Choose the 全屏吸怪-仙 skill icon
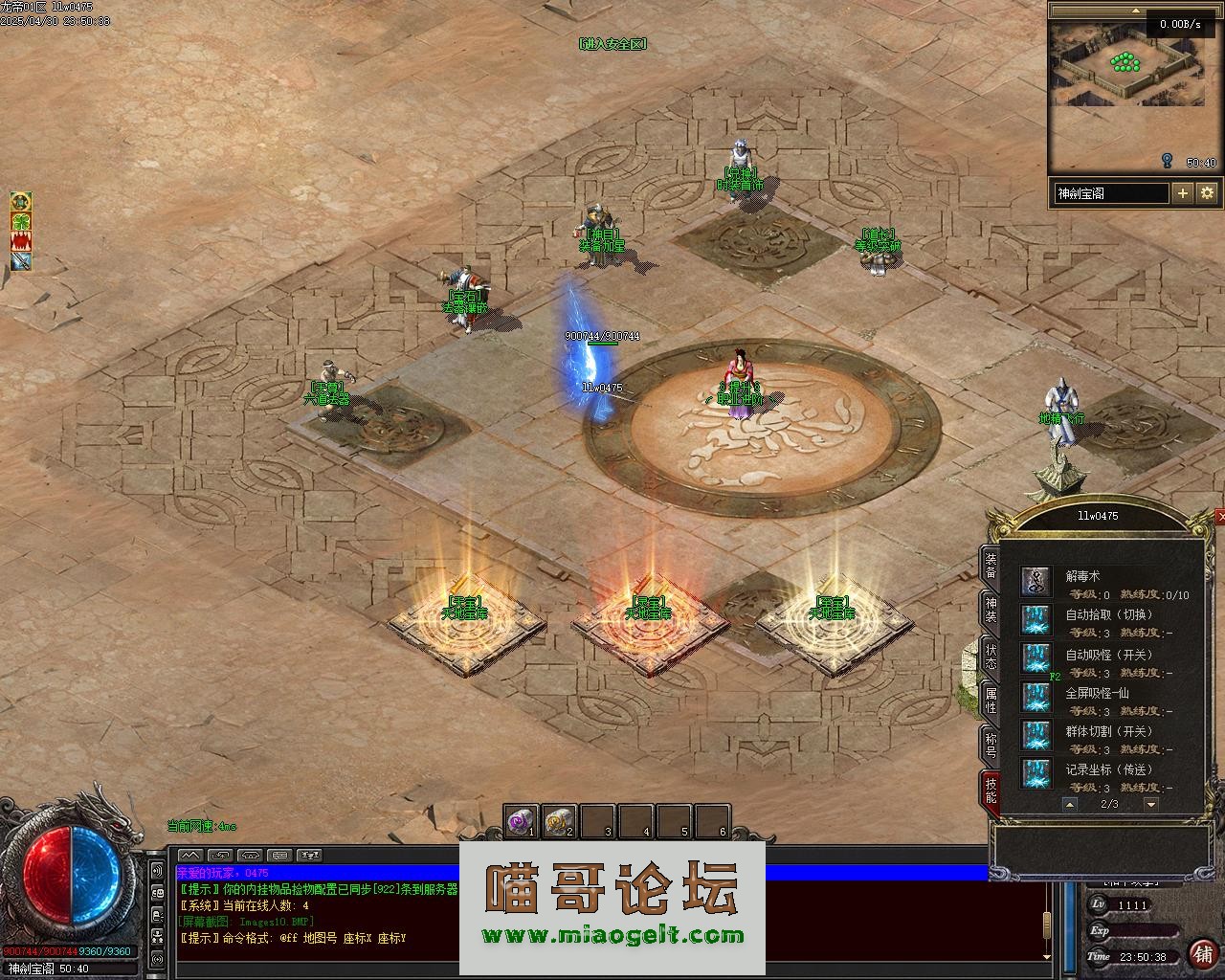This screenshot has width=1225, height=980. [1036, 697]
